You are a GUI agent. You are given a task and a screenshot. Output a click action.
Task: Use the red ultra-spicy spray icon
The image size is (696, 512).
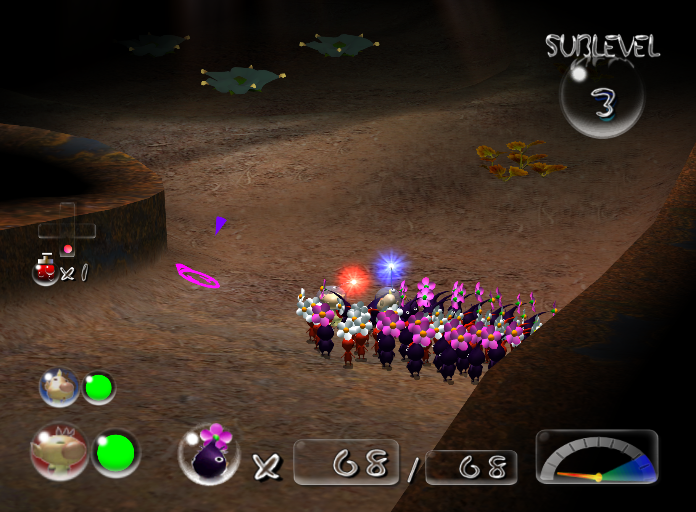45,270
